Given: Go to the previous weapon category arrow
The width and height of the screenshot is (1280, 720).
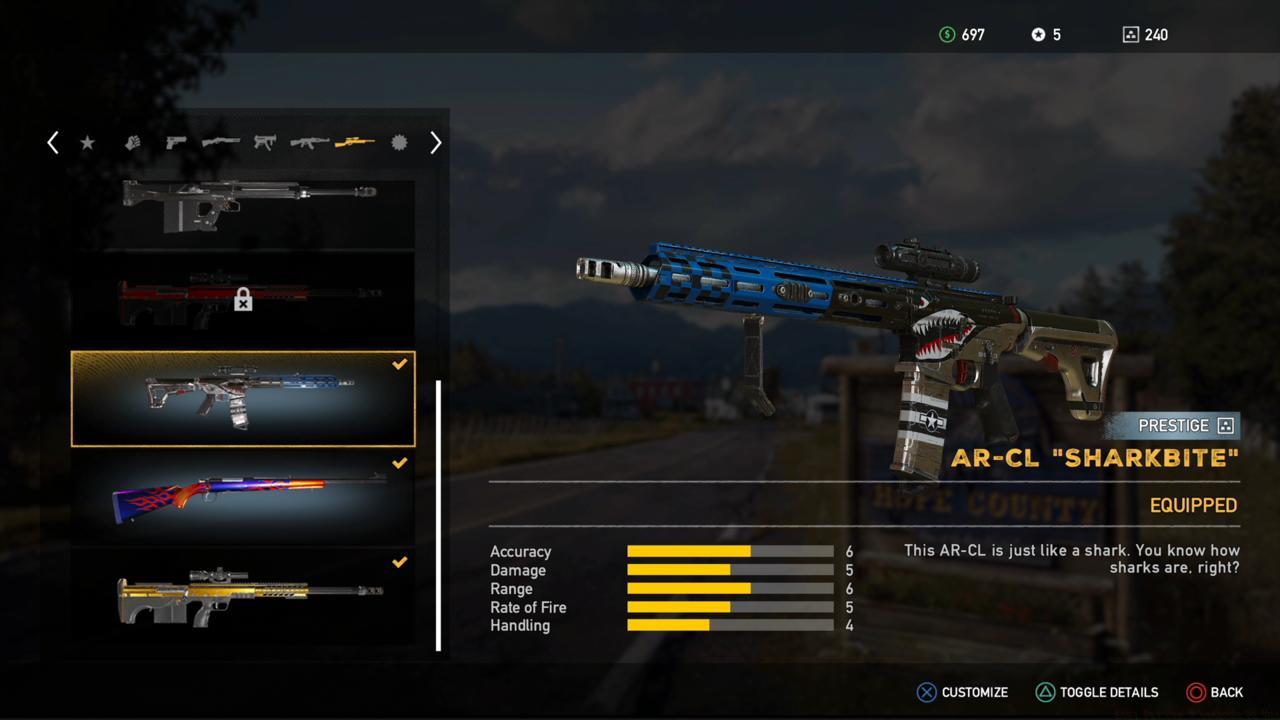Looking at the screenshot, I should click(x=53, y=143).
